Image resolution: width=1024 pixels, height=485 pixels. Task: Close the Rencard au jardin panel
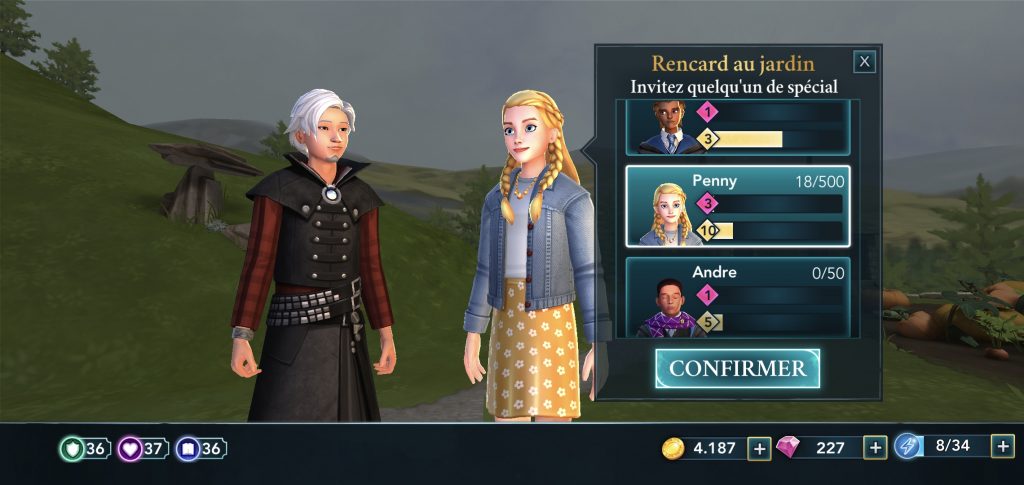pyautogui.click(x=865, y=62)
